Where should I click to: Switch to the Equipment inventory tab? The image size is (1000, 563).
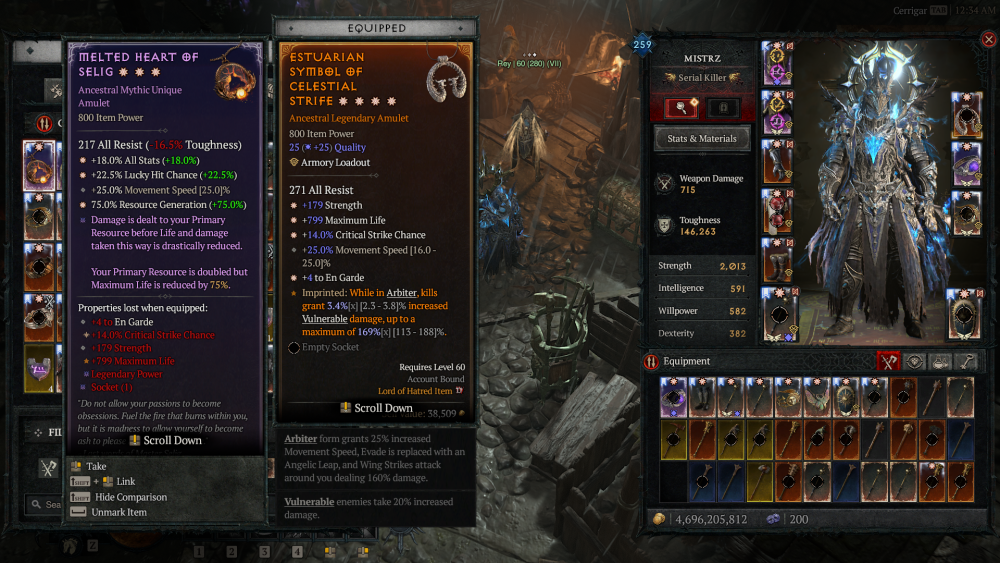(x=889, y=362)
